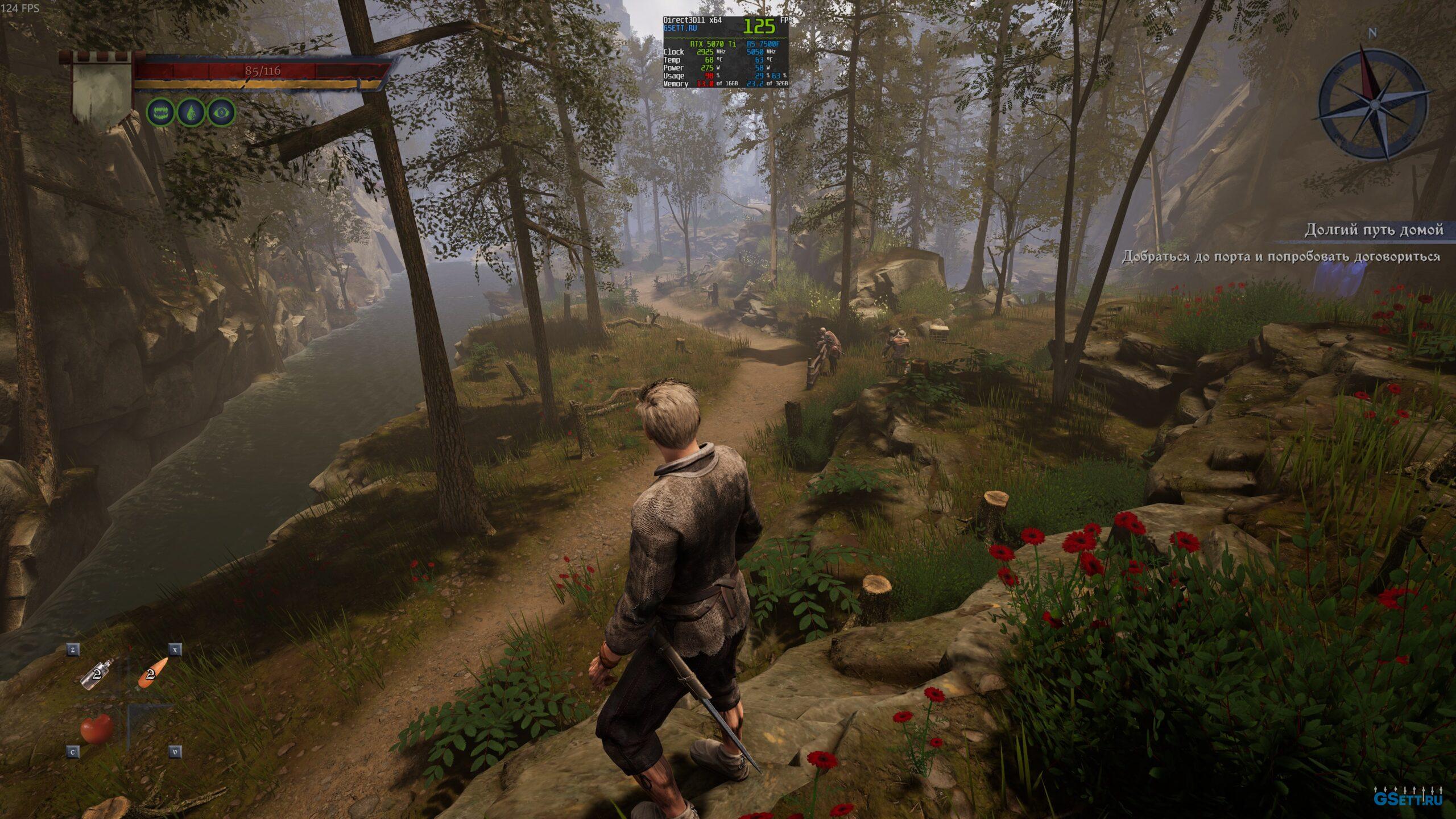Check the green eye status icon
The width and height of the screenshot is (1456, 819).
(x=220, y=113)
